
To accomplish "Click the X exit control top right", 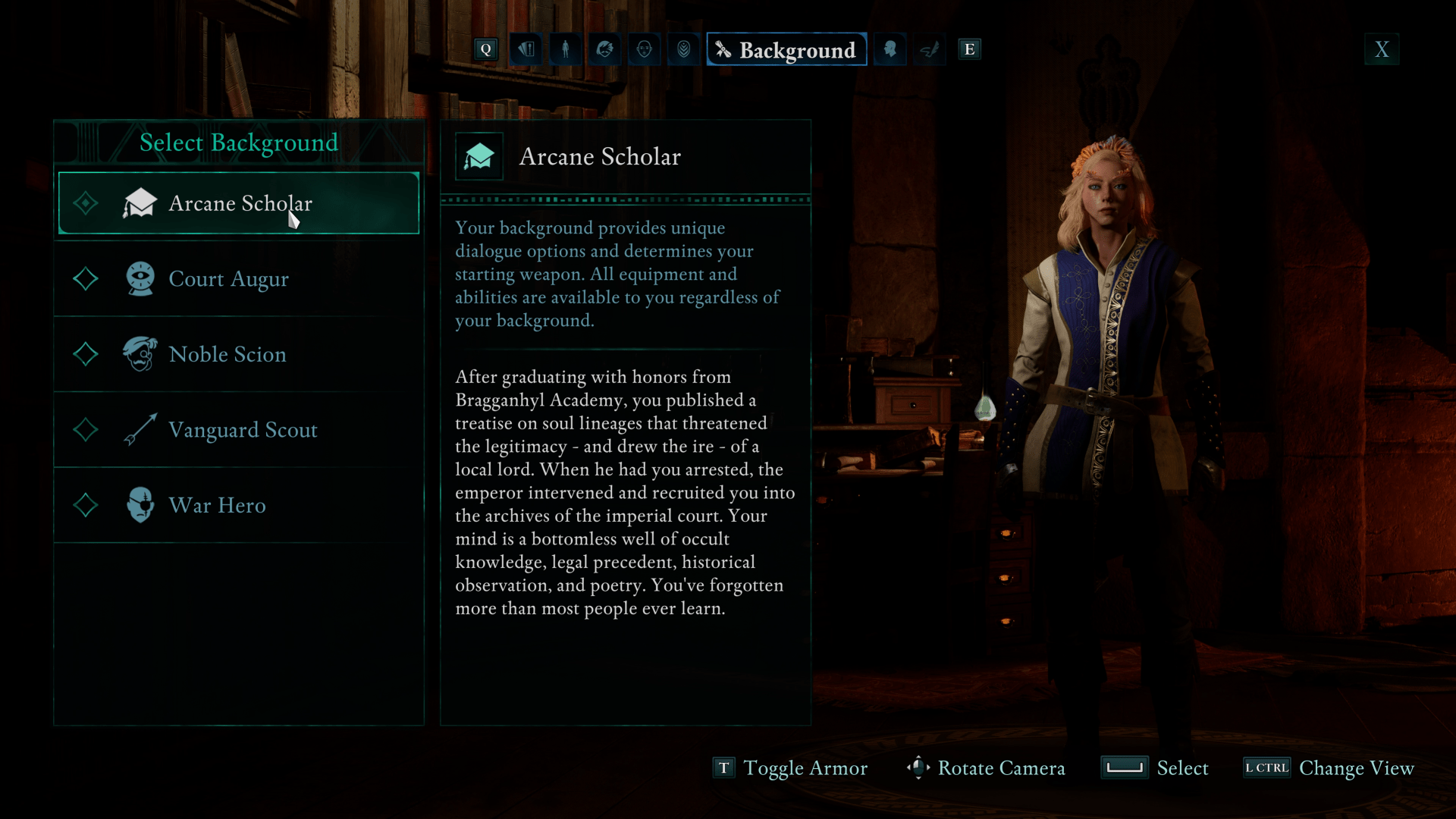I will coord(1382,49).
